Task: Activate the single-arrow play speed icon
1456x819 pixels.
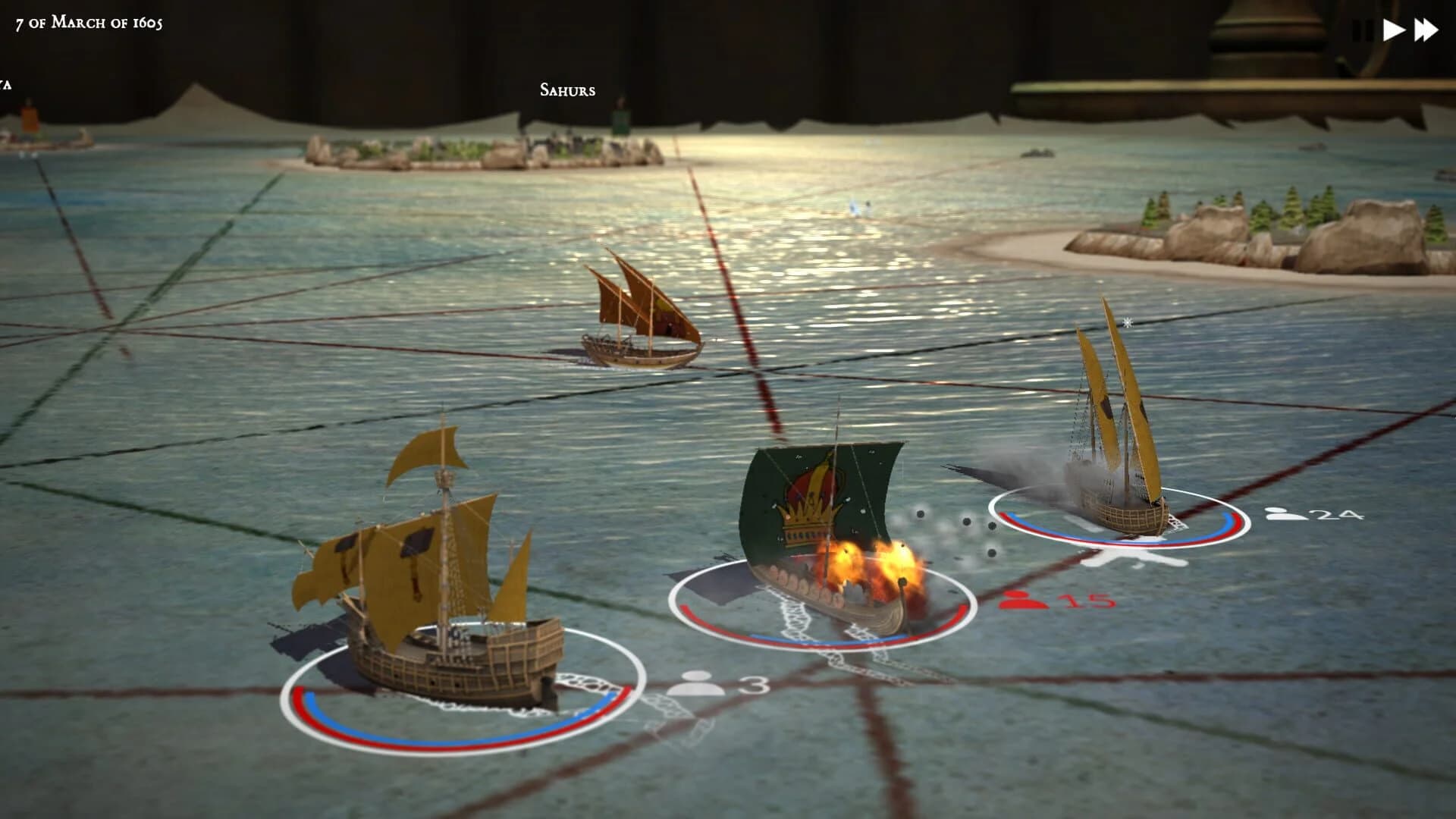Action: 1395,30
